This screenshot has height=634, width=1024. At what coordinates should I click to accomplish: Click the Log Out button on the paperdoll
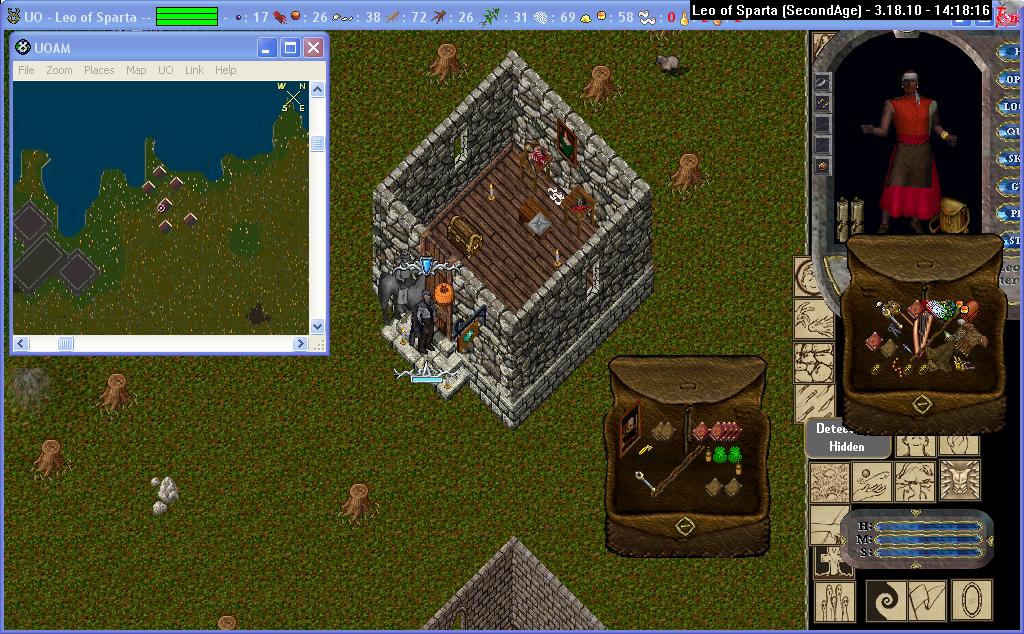coord(1011,105)
